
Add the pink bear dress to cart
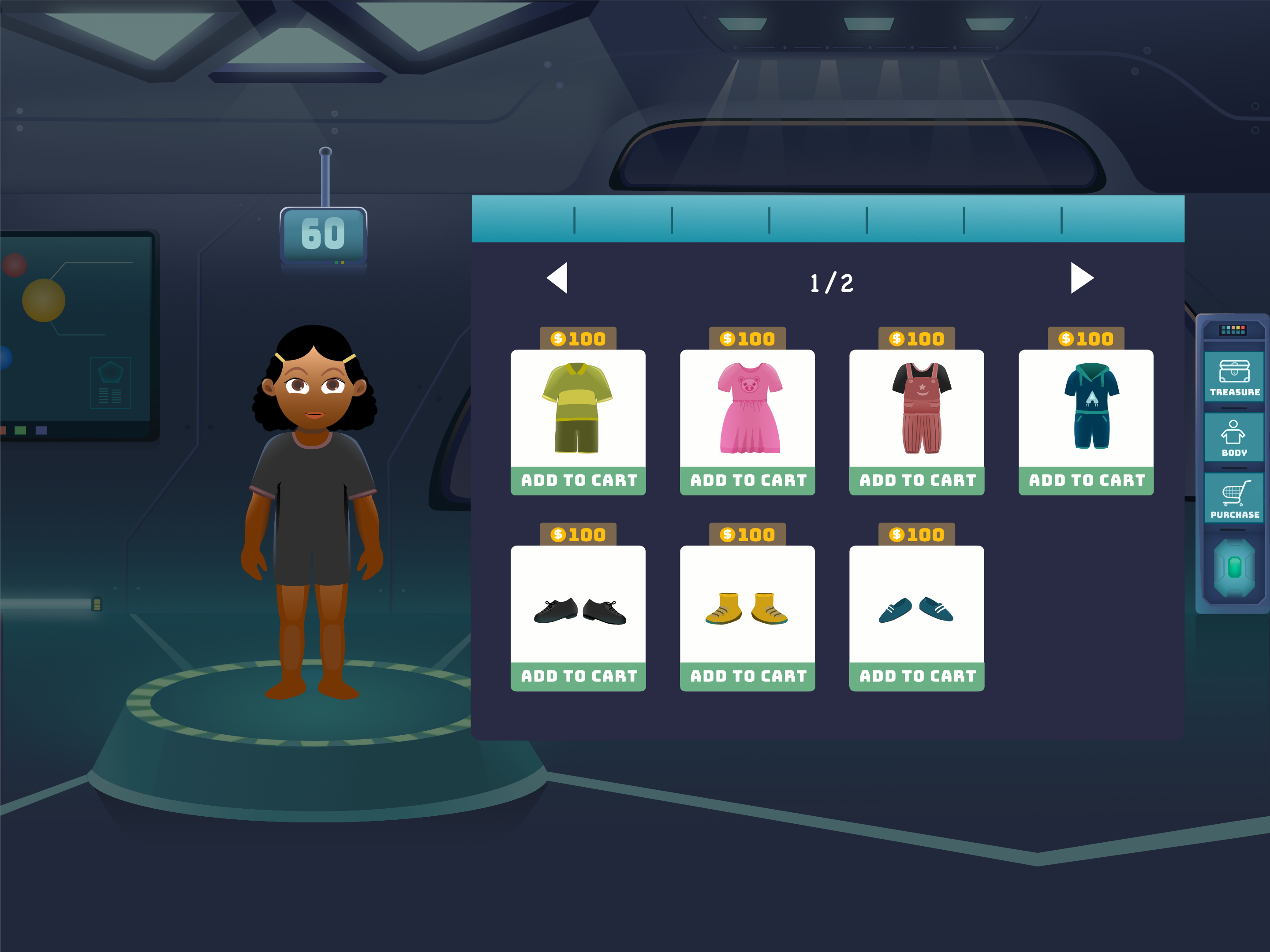pyautogui.click(x=747, y=480)
